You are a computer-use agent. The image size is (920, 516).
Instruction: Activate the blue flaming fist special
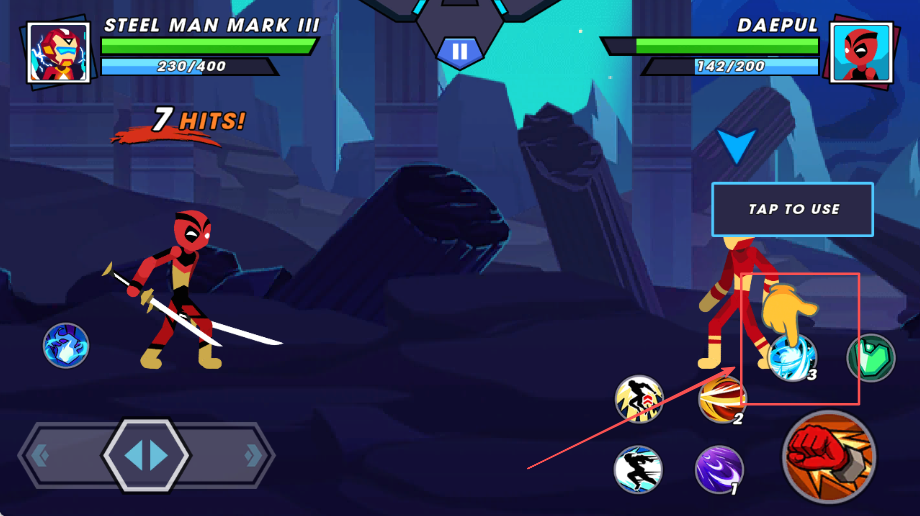66,346
